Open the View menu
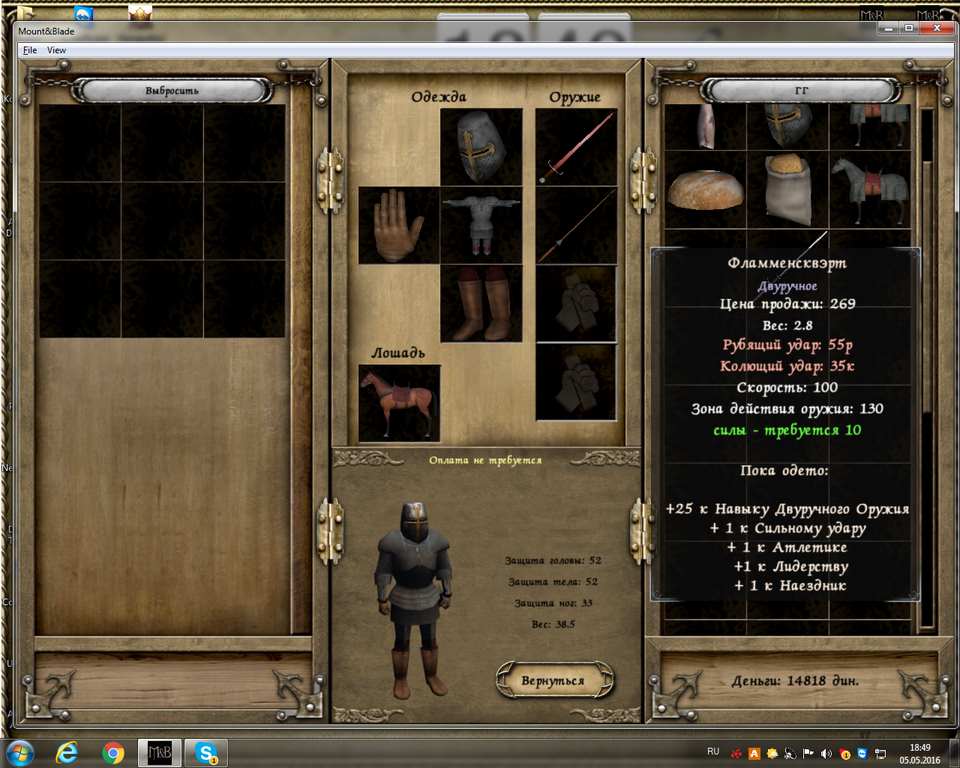This screenshot has height=768, width=960. (x=57, y=50)
